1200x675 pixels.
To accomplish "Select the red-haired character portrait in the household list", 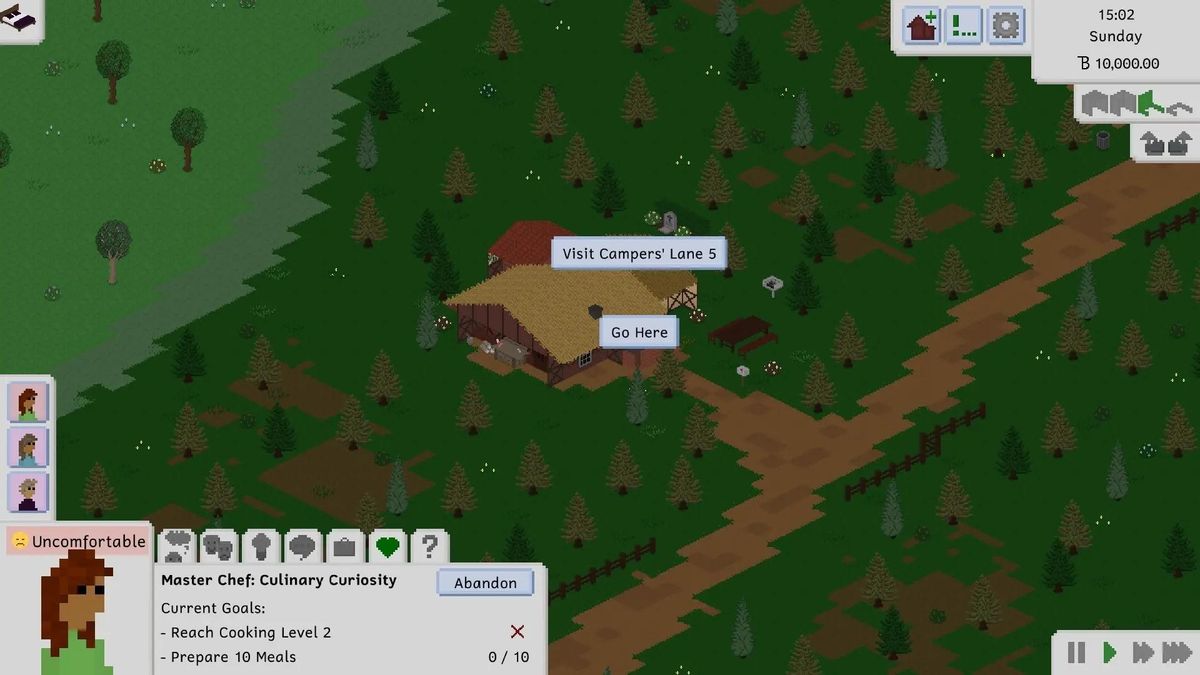I will tap(28, 402).
